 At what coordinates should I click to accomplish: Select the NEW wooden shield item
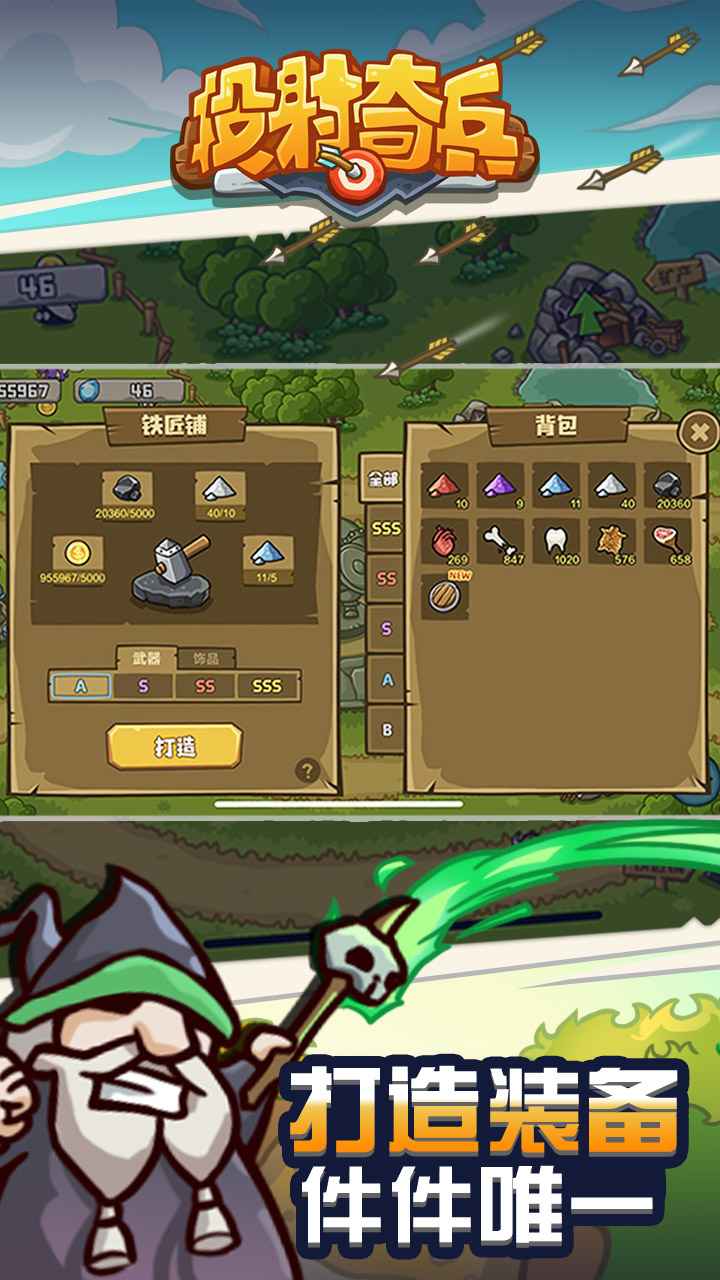(x=444, y=596)
